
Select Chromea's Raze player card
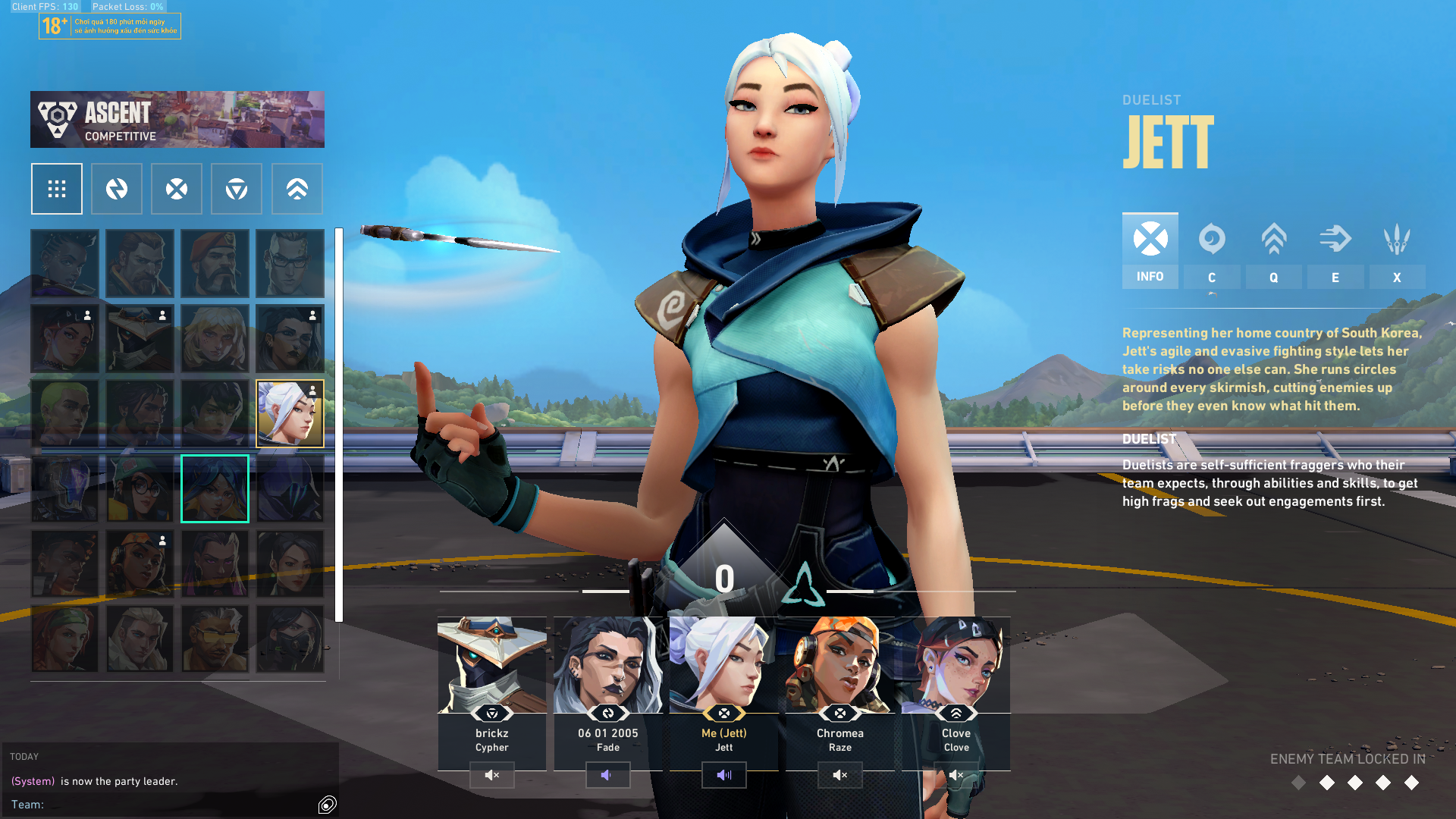(x=840, y=682)
